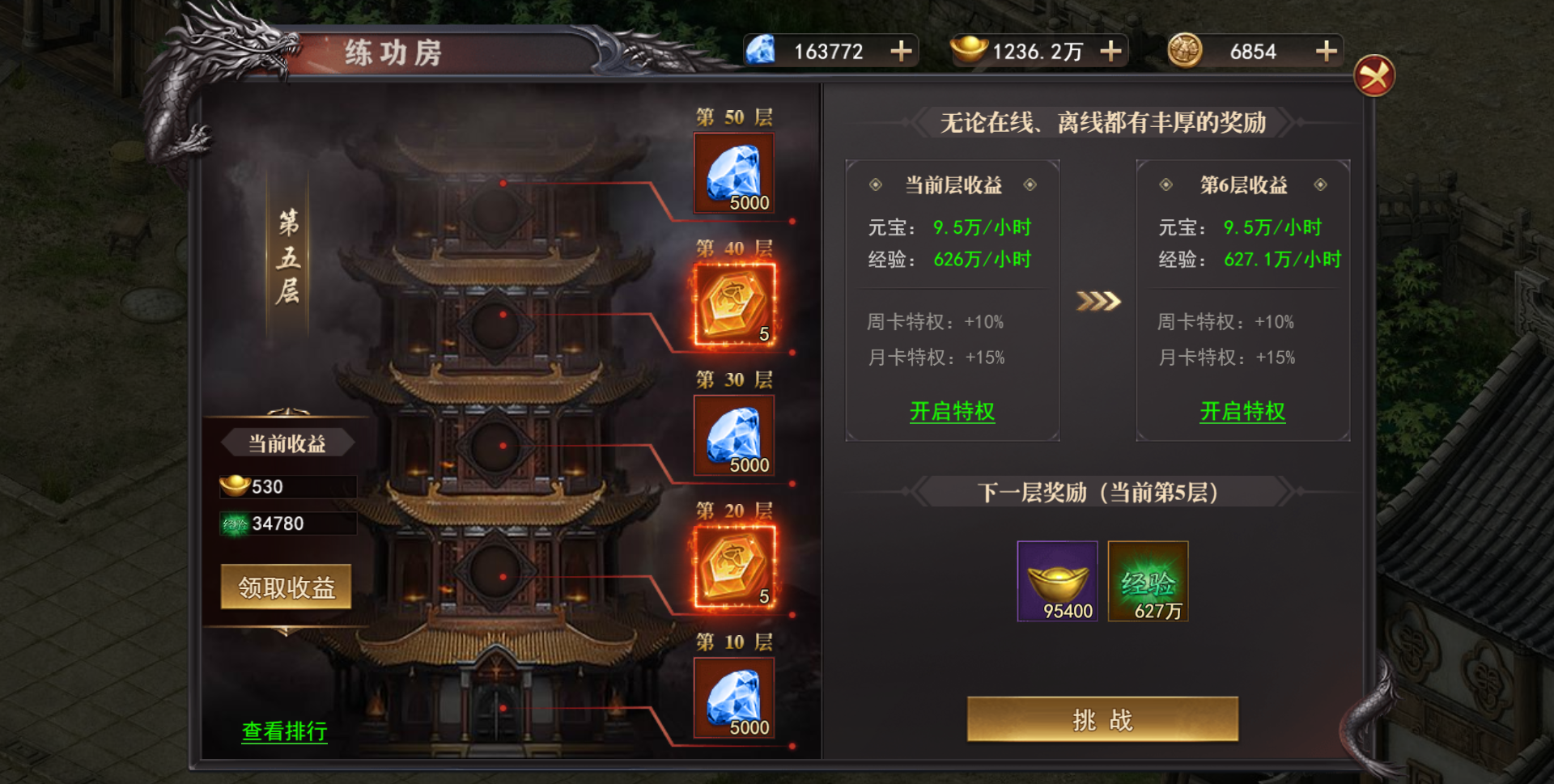1554x784 pixels.
Task: Inspect the floor 50 diamond reward
Action: (734, 174)
